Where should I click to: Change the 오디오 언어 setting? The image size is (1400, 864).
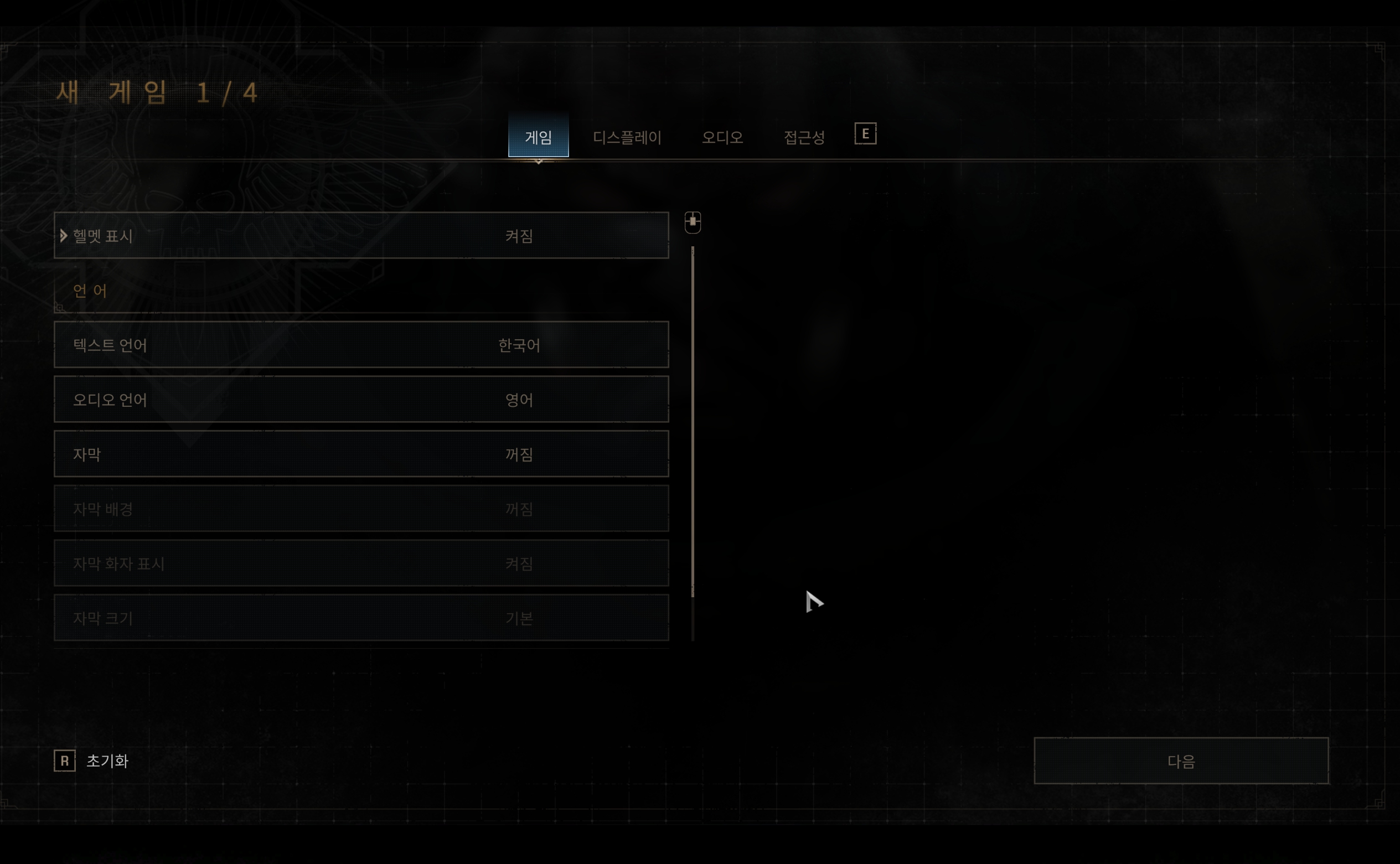click(361, 400)
